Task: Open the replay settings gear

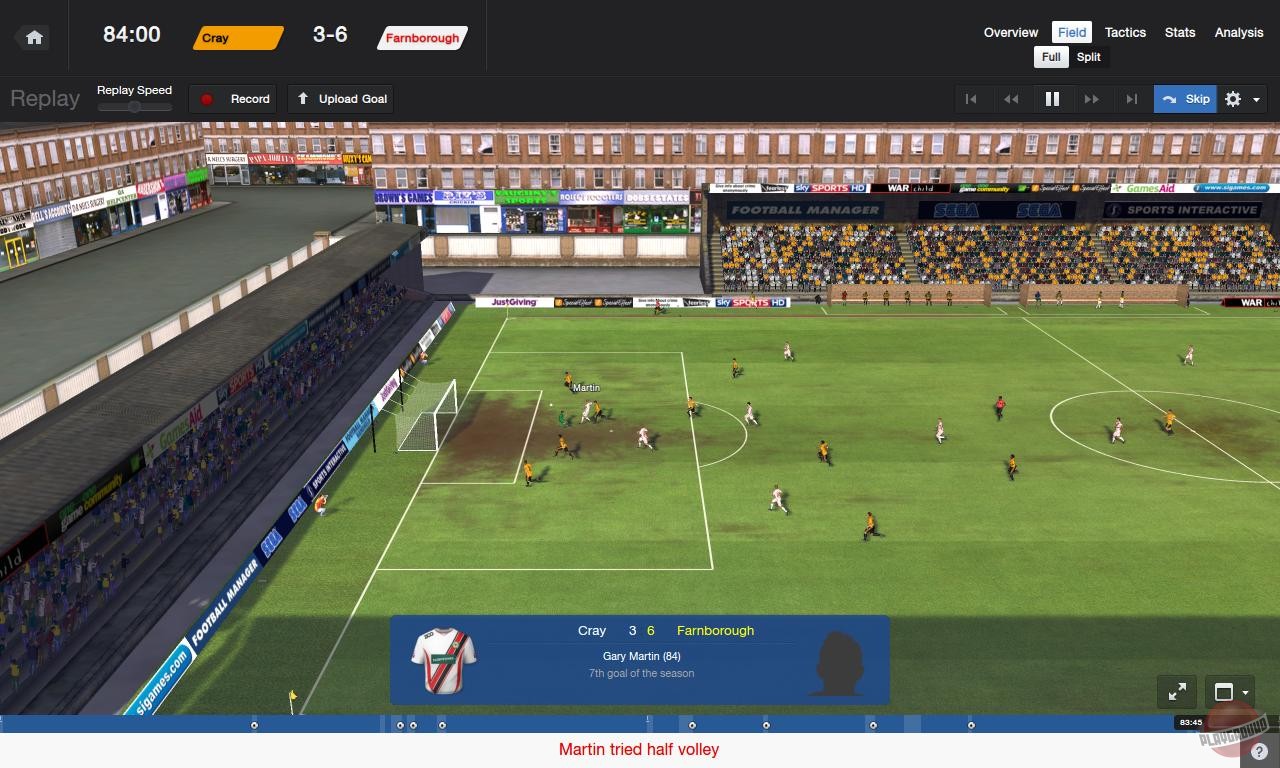Action: point(1232,99)
